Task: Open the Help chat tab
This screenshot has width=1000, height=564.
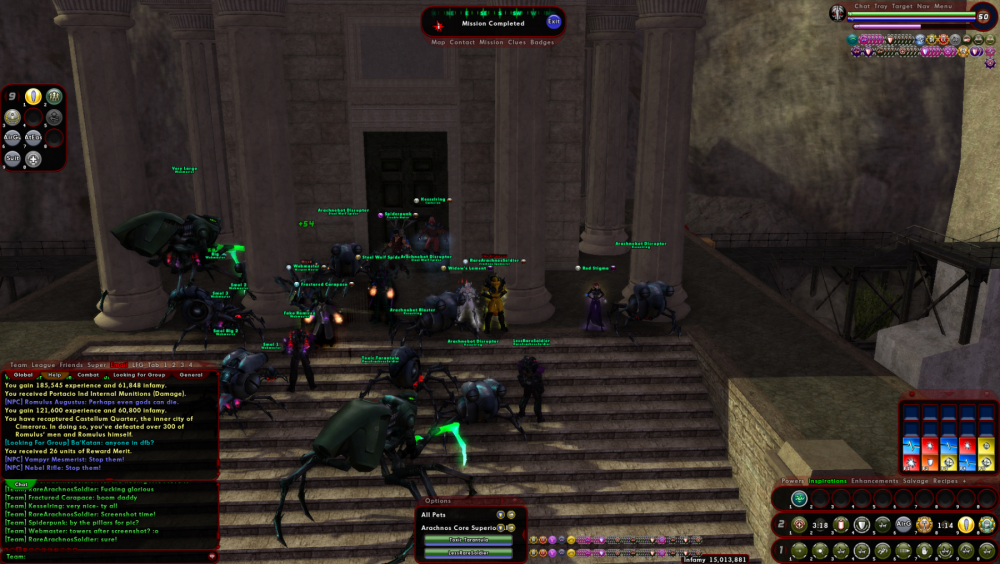Action: pyautogui.click(x=55, y=375)
